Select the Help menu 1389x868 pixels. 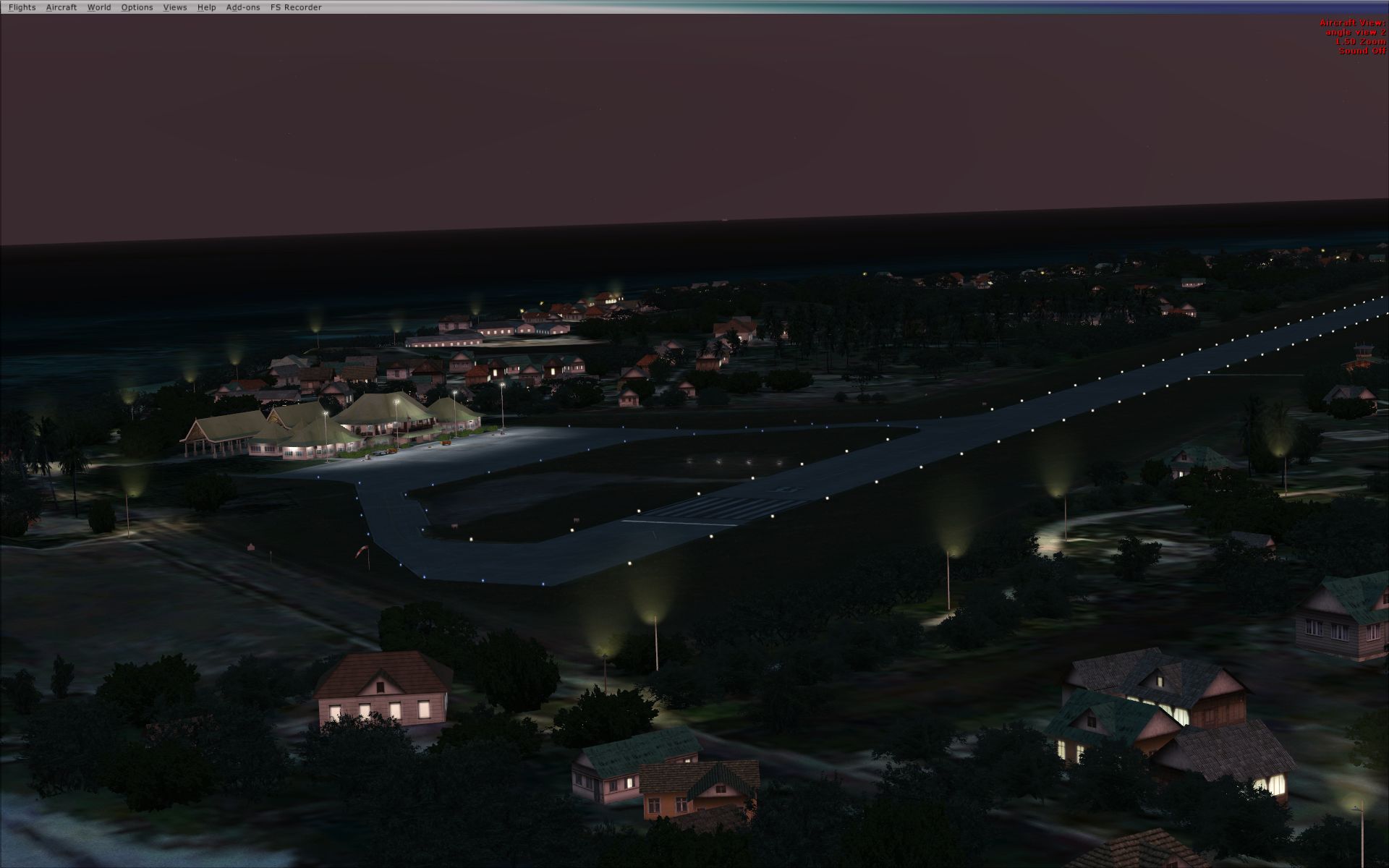206,7
